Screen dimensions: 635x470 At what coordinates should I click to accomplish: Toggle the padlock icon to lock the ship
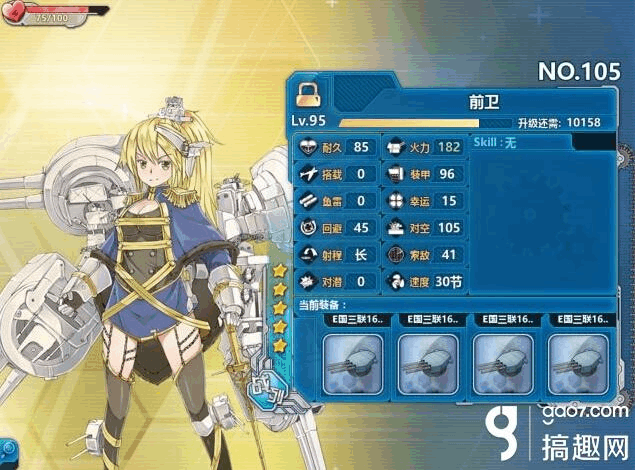tap(307, 95)
